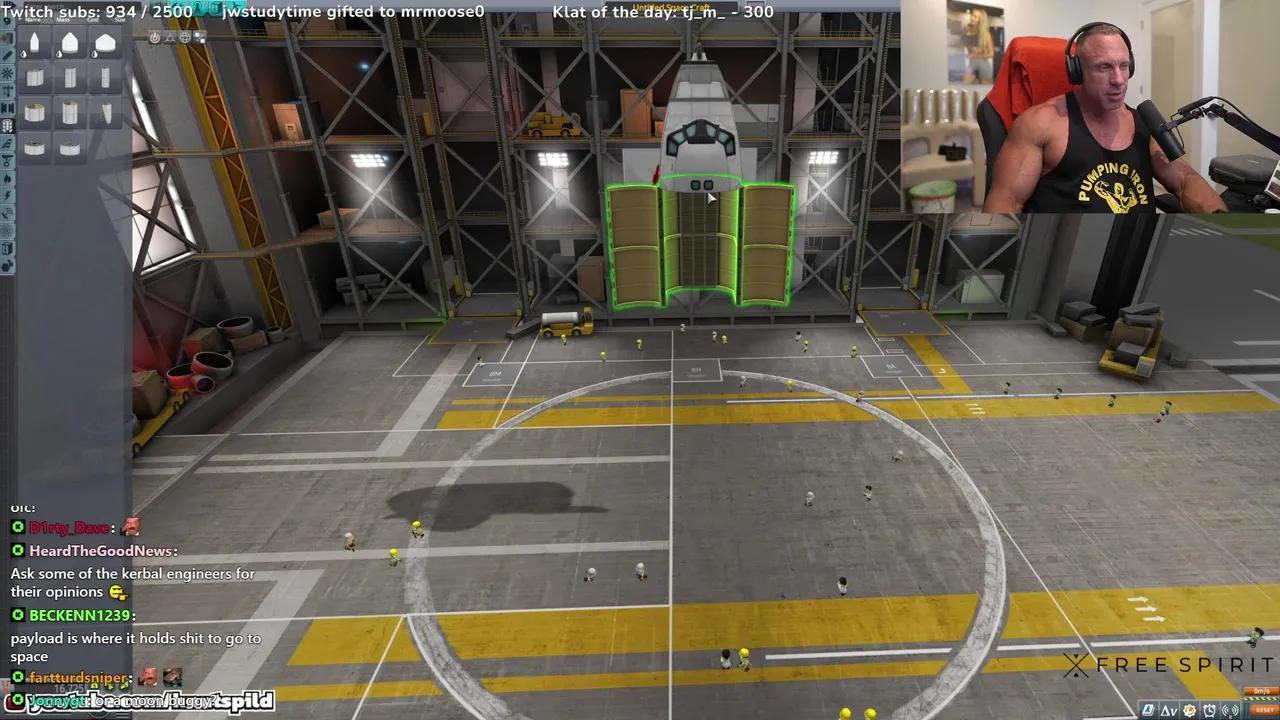Open the alarm clock tool

point(1210,710)
